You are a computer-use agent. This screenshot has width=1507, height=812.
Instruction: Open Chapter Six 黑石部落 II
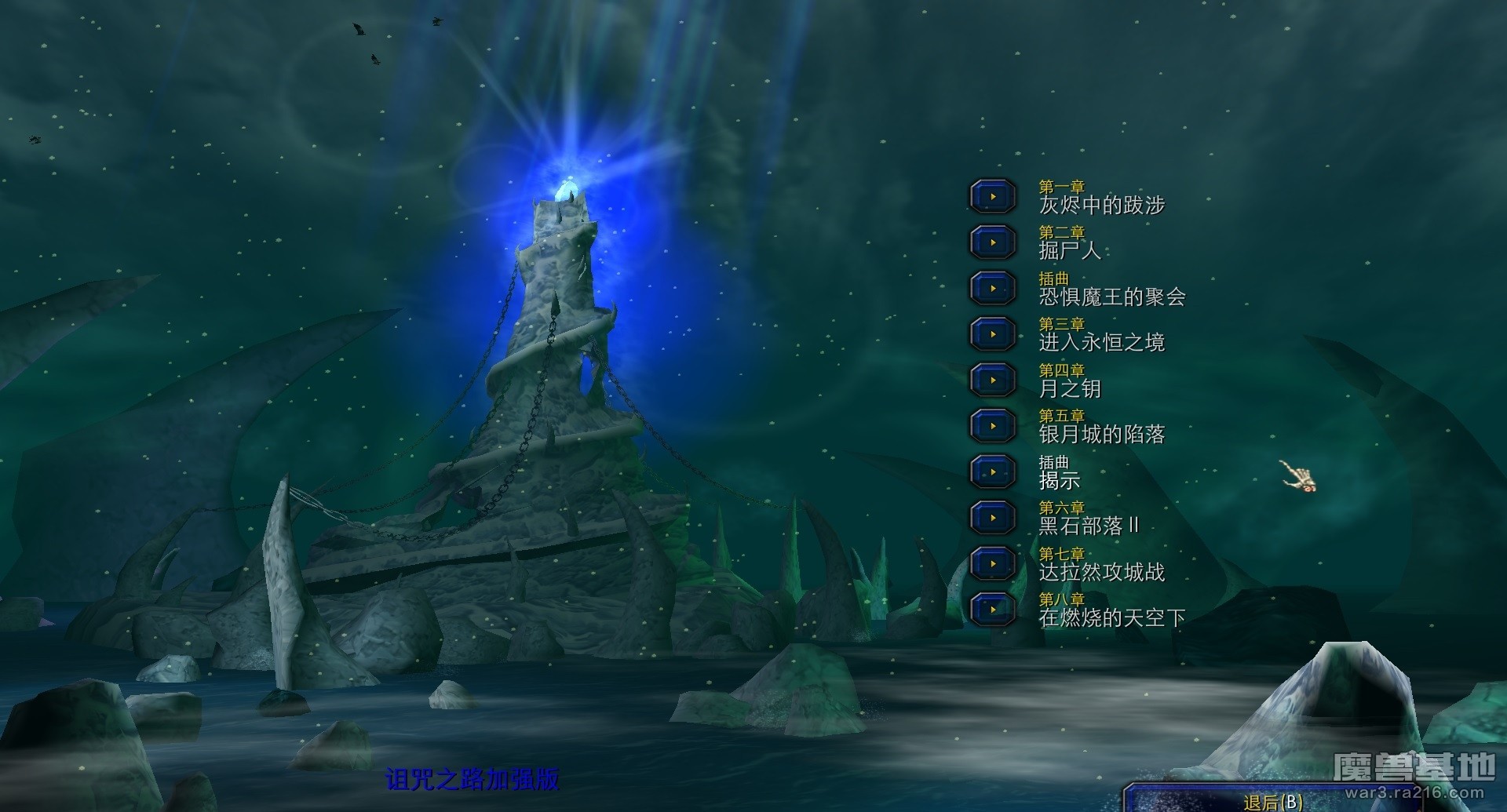(x=993, y=518)
